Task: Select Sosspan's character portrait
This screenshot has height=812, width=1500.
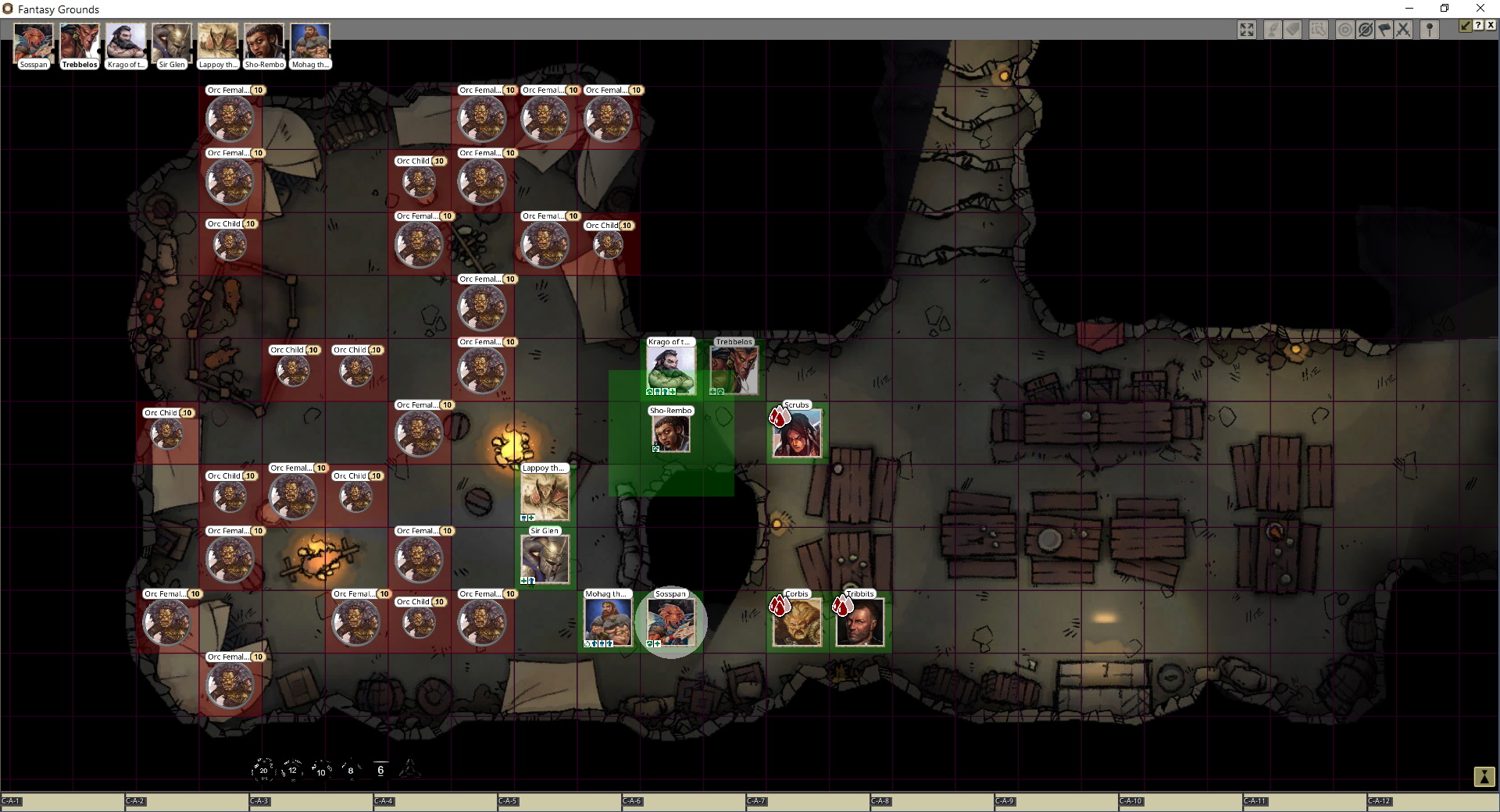Action: [x=34, y=43]
